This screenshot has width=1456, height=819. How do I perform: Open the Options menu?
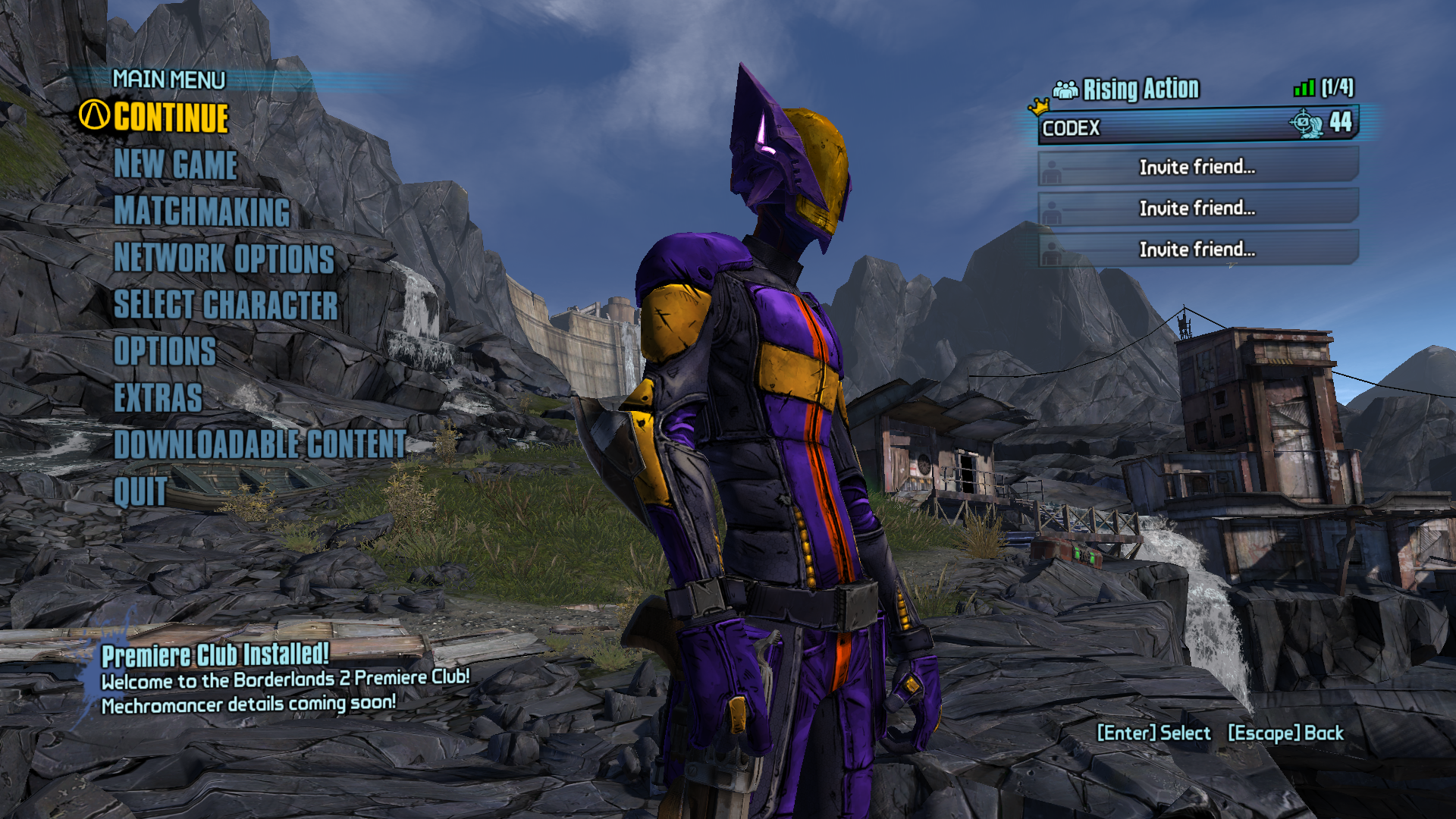point(165,352)
